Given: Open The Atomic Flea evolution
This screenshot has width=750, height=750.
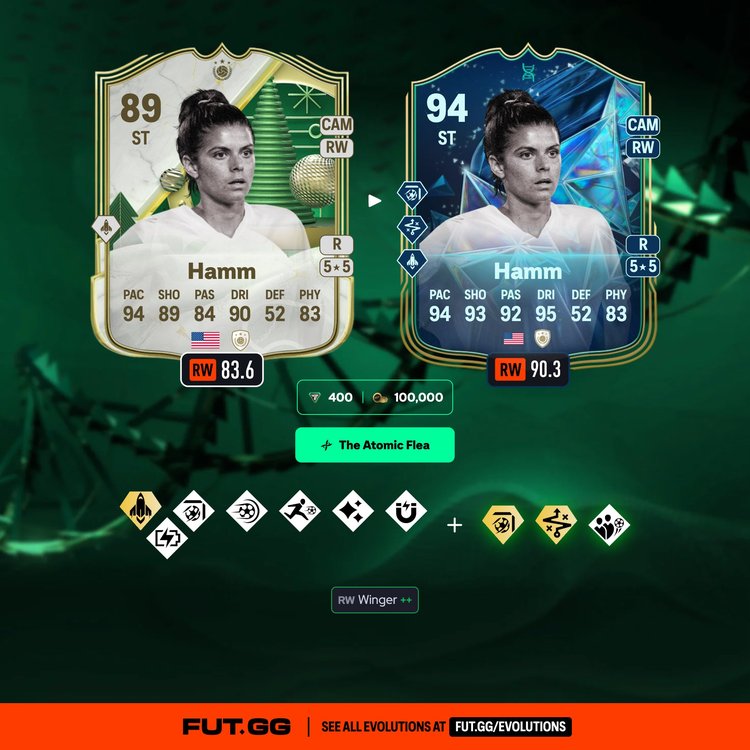Looking at the screenshot, I should coord(374,445).
